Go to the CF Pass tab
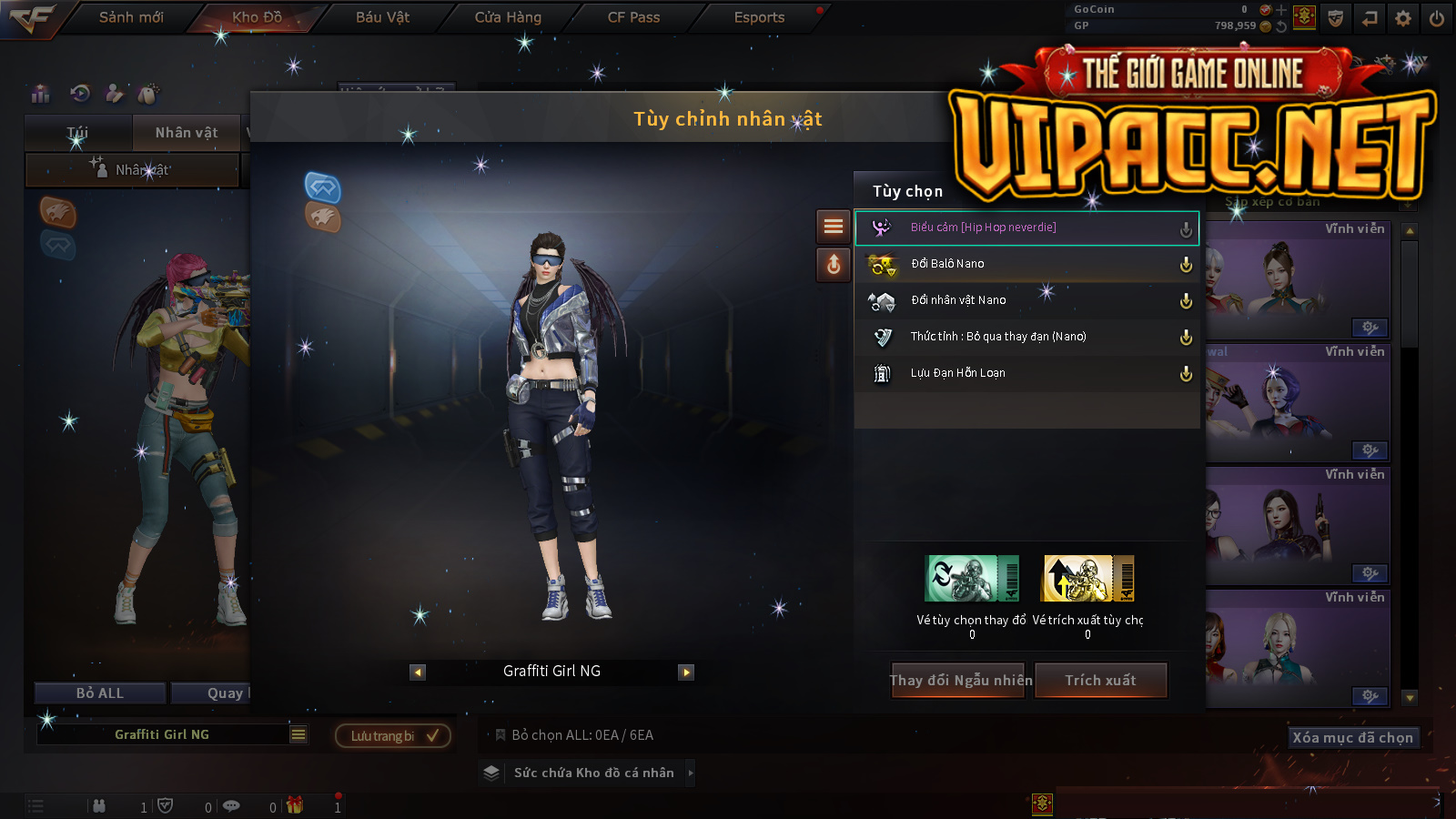1456x819 pixels. [633, 17]
